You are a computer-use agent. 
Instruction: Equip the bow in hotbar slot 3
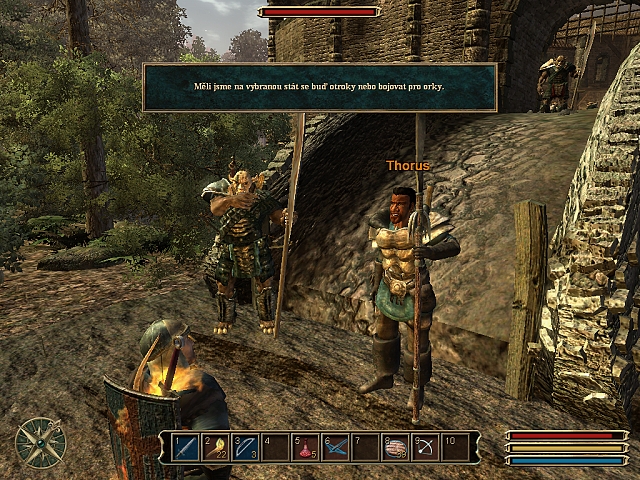point(246,447)
